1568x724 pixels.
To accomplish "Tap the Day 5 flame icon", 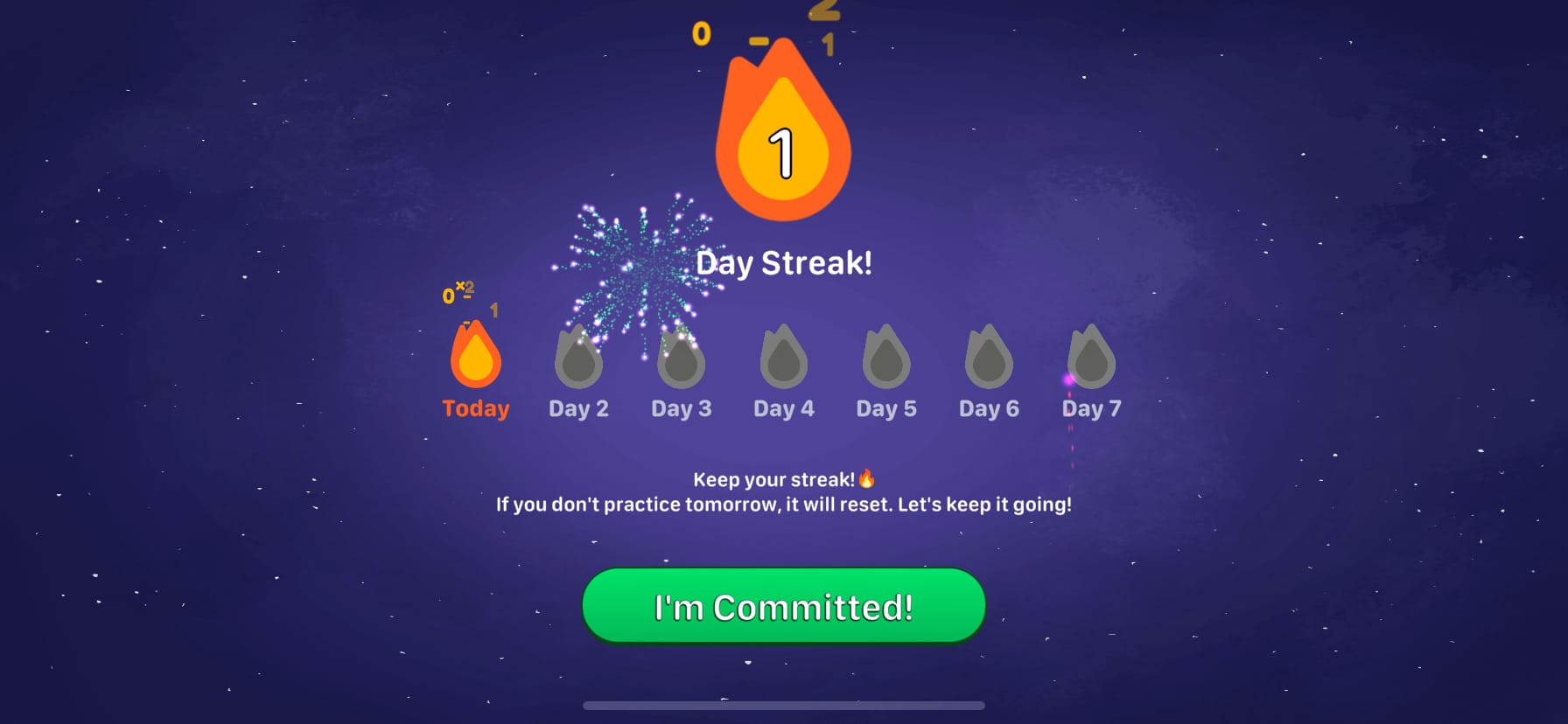I will pos(885,359).
